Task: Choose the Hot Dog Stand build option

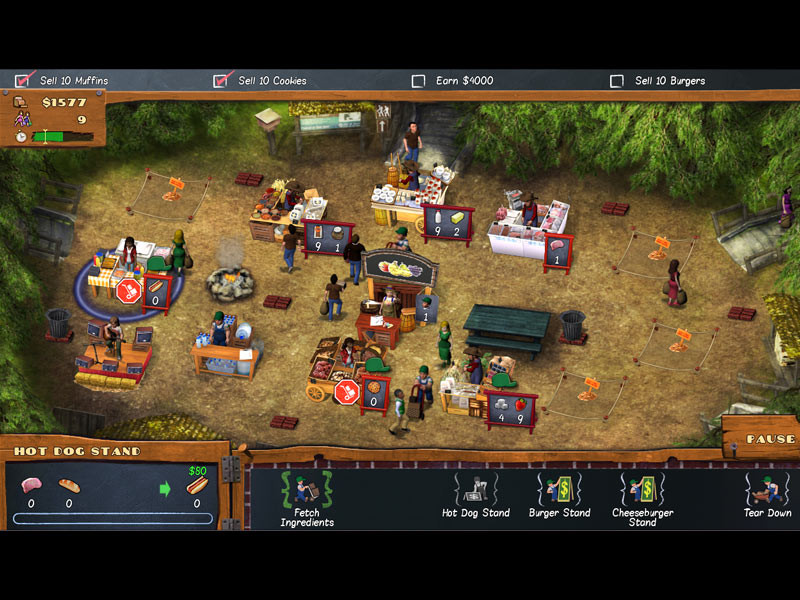Action: [x=475, y=495]
